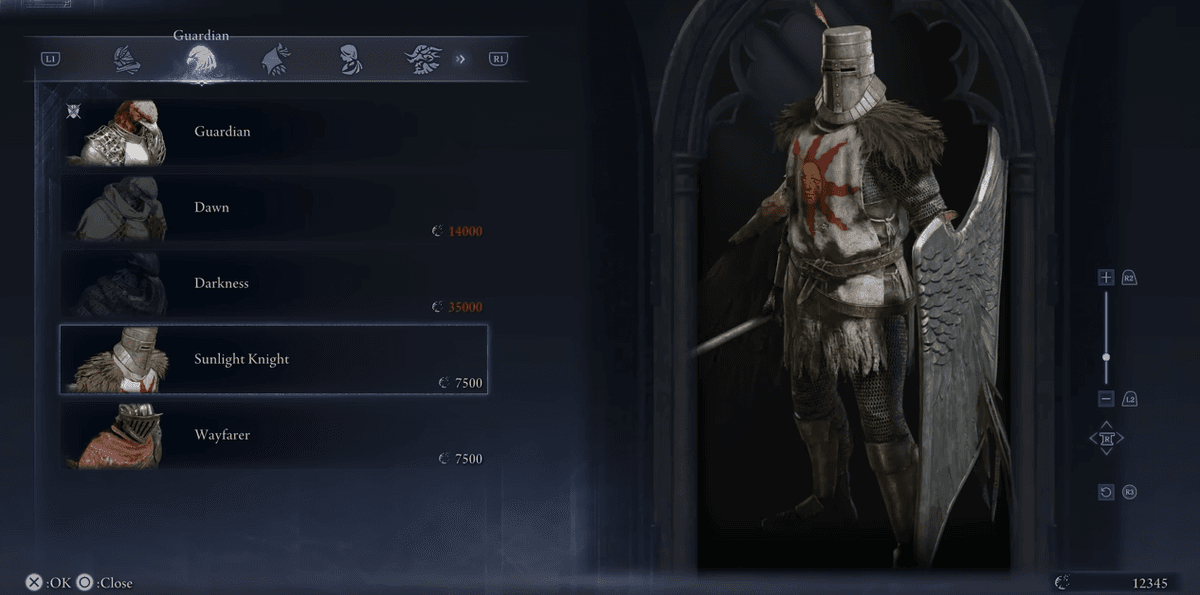This screenshot has width=1200, height=595.
Task: Zoom in with the plus button
Action: click(x=1105, y=277)
